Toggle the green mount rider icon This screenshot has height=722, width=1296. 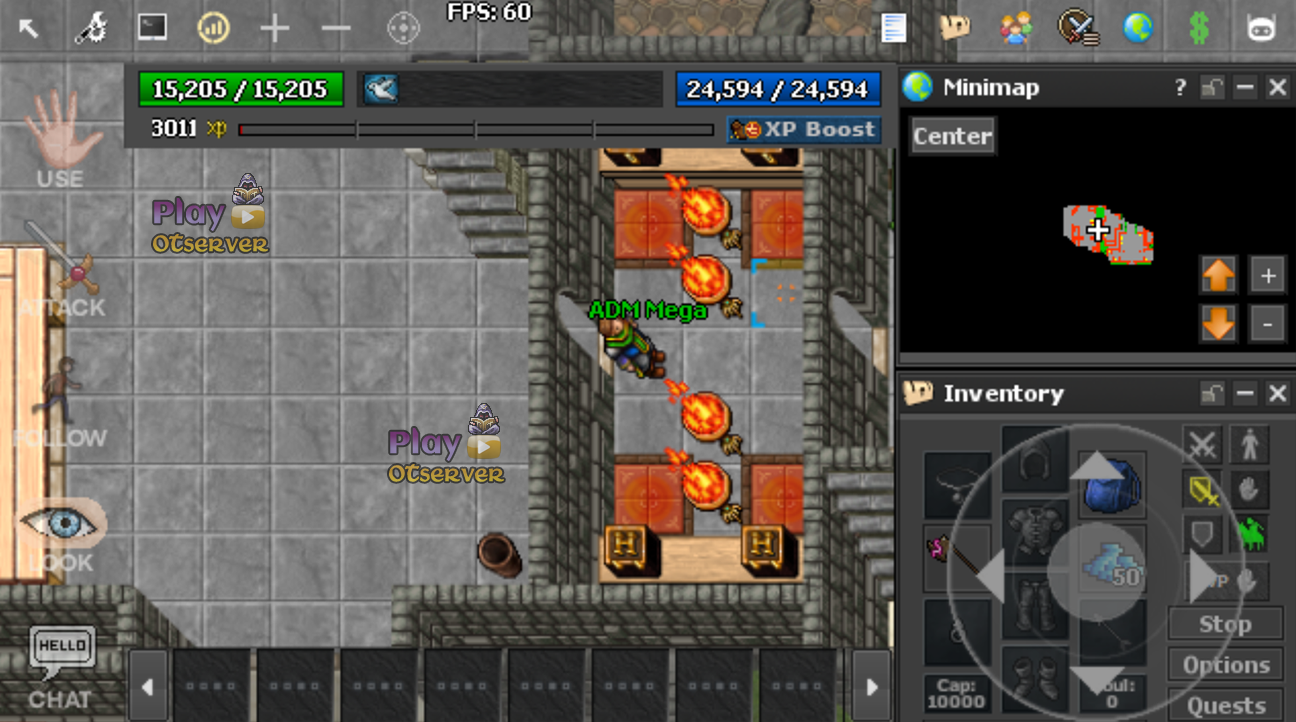point(1250,535)
